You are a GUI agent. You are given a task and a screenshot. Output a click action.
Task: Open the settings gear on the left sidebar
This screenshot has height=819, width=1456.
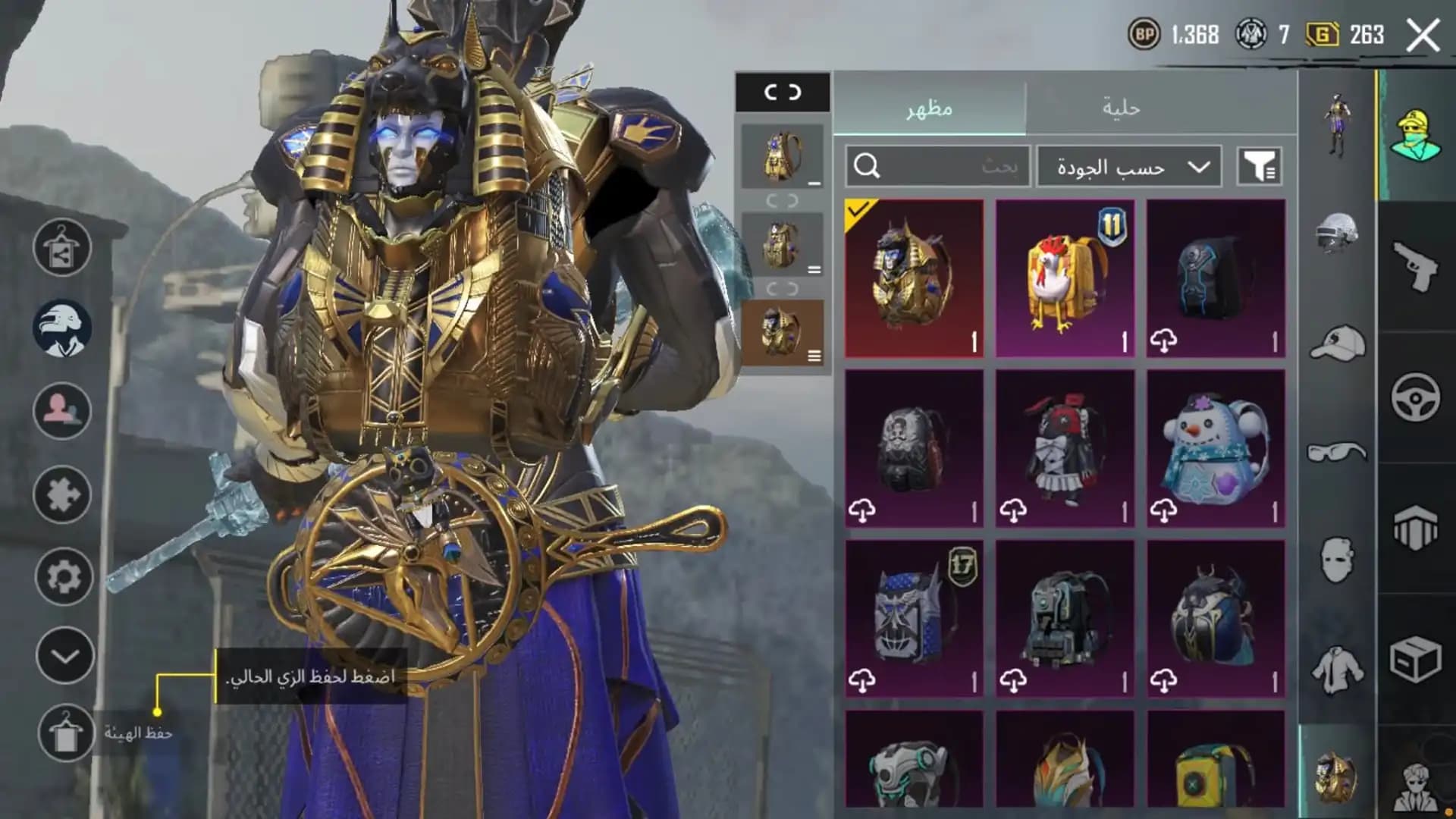(x=64, y=576)
